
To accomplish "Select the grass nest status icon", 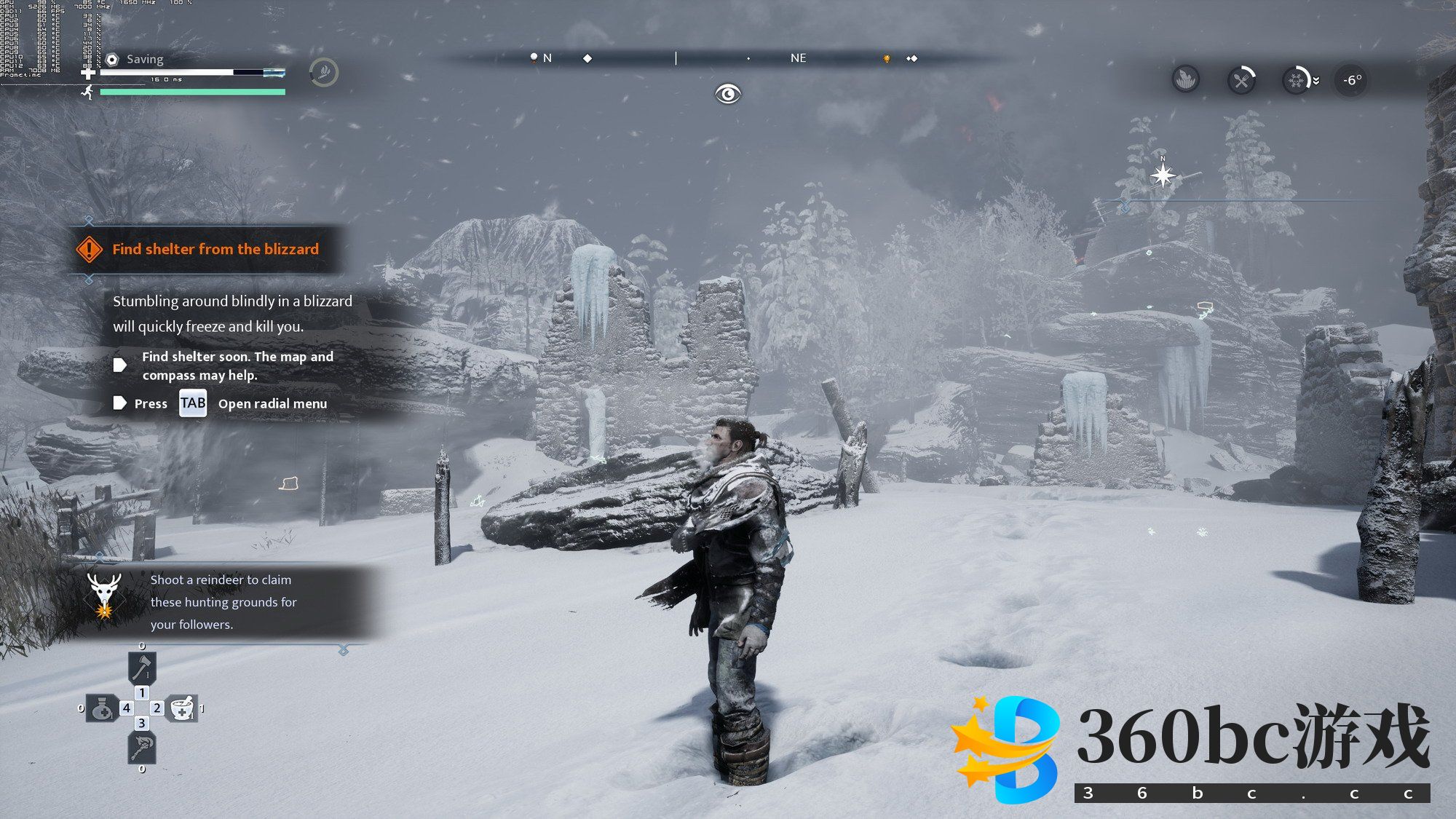I will 1186,79.
